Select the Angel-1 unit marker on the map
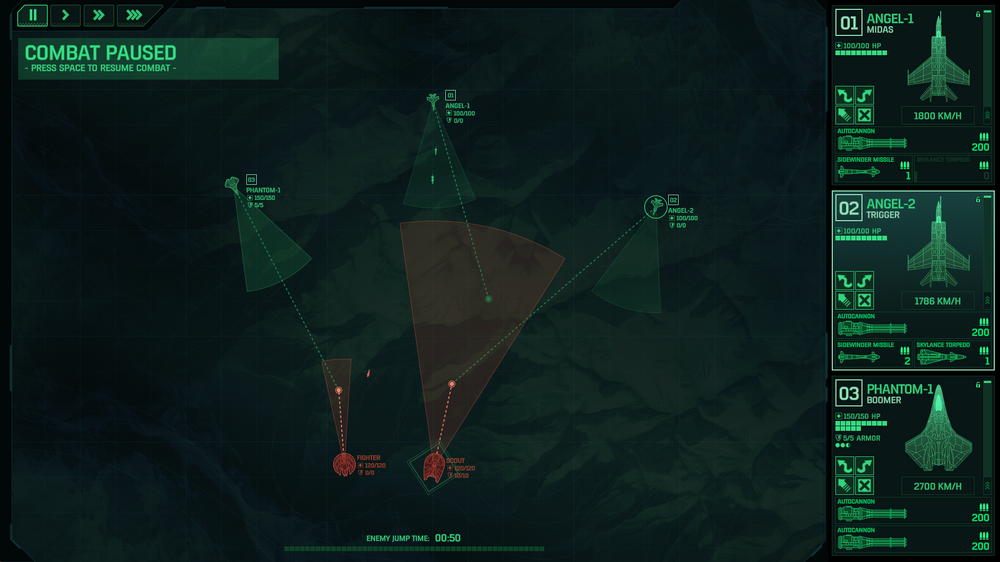 click(432, 99)
